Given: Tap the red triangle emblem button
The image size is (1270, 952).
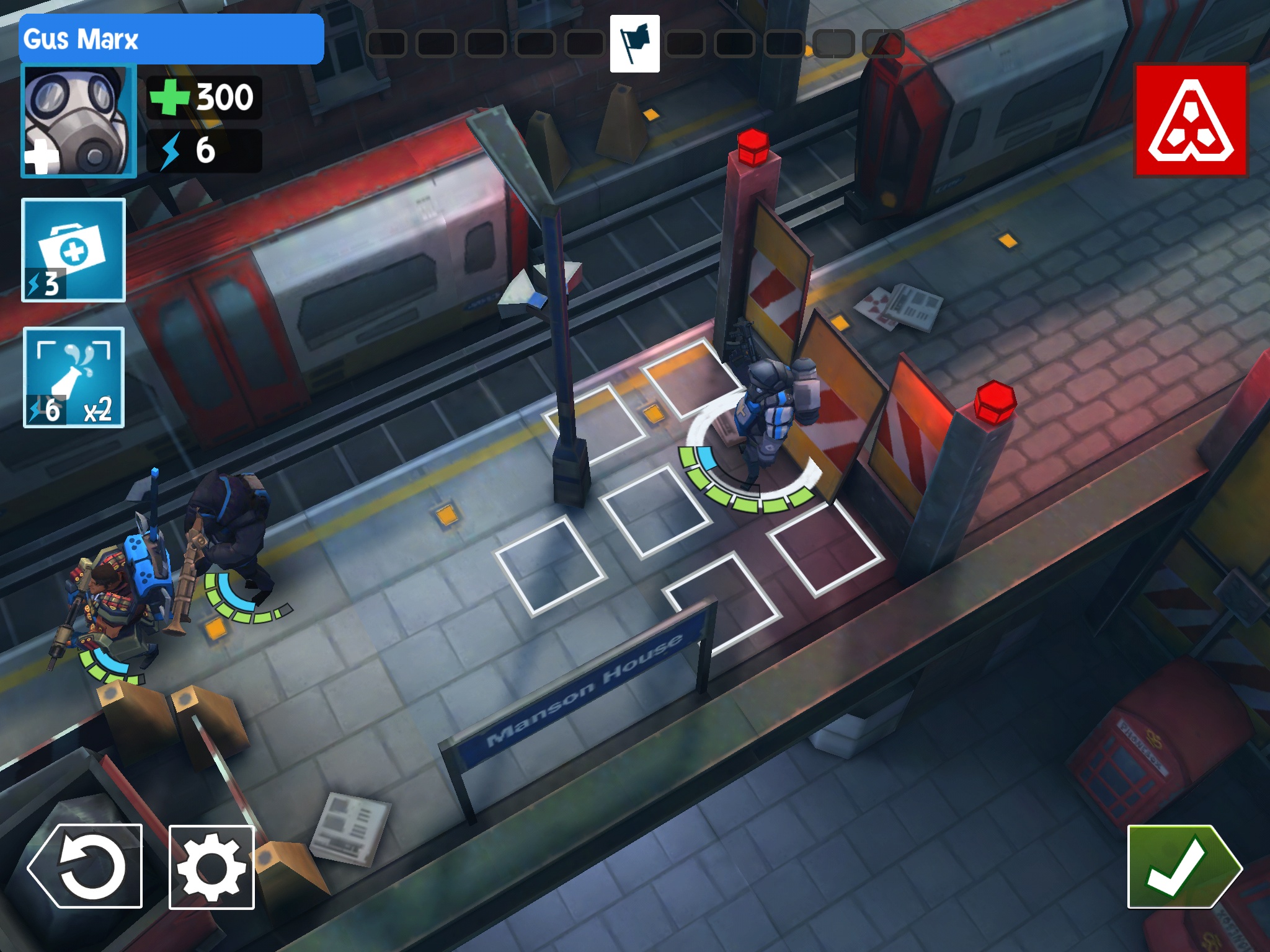Looking at the screenshot, I should [1191, 121].
